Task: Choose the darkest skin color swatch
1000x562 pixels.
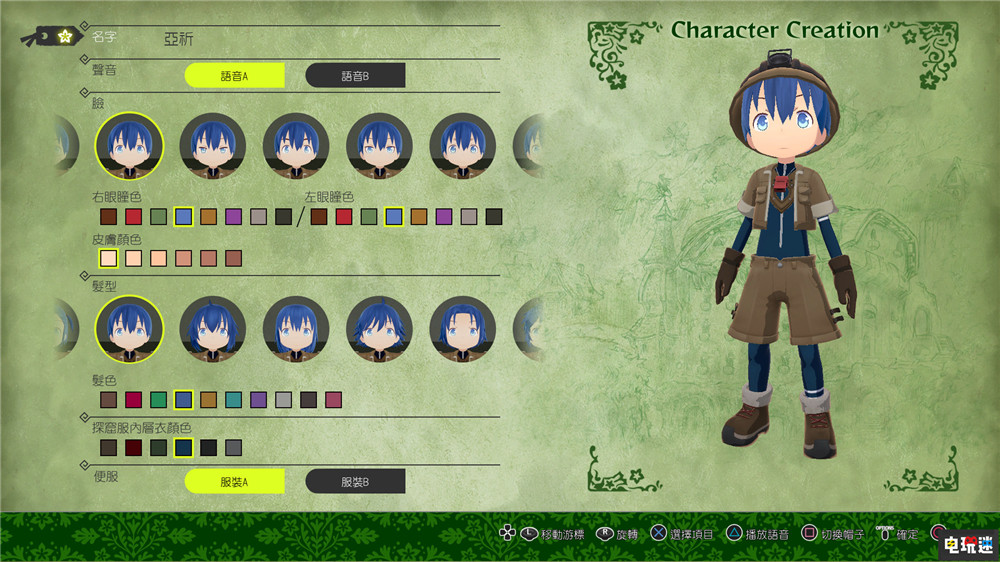Action: pos(234,259)
